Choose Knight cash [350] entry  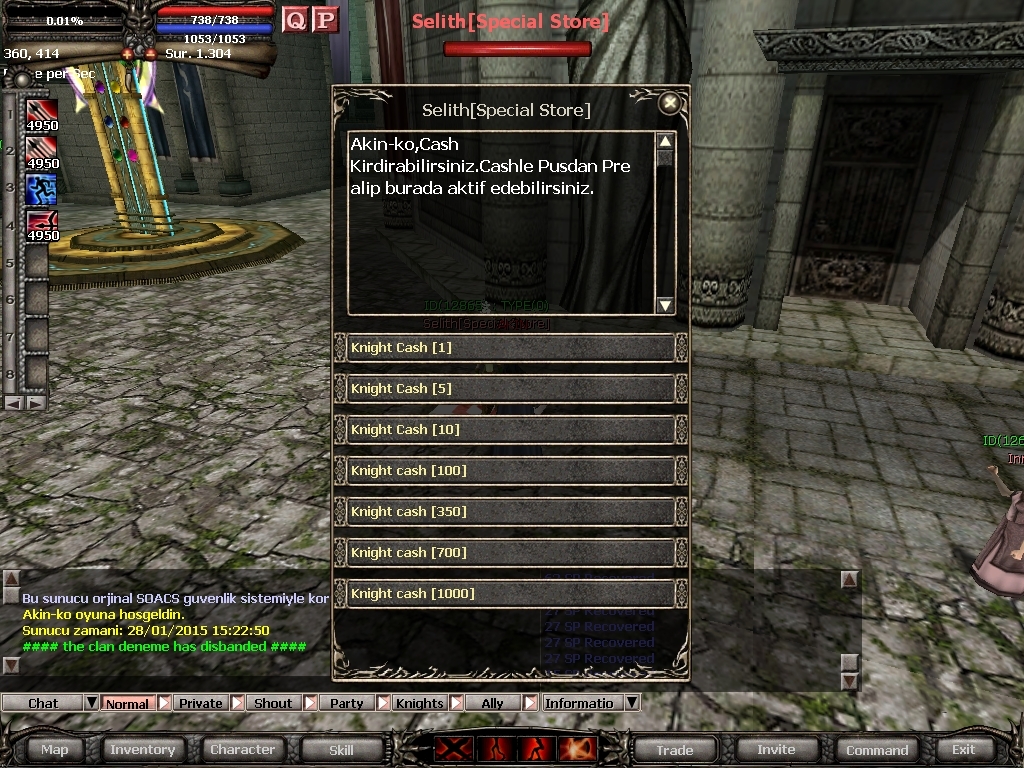(510, 512)
